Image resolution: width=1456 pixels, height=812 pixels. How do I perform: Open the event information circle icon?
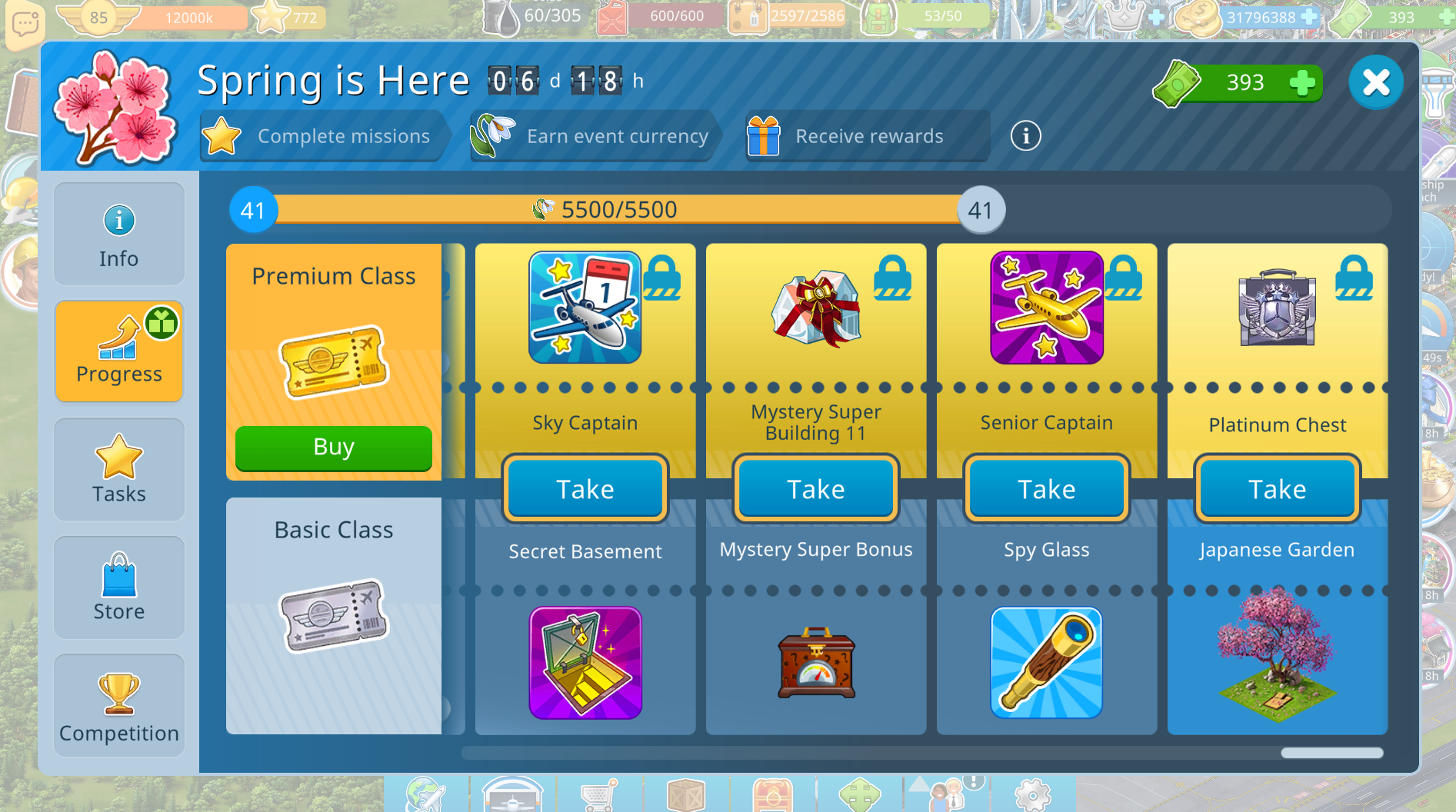[1025, 136]
